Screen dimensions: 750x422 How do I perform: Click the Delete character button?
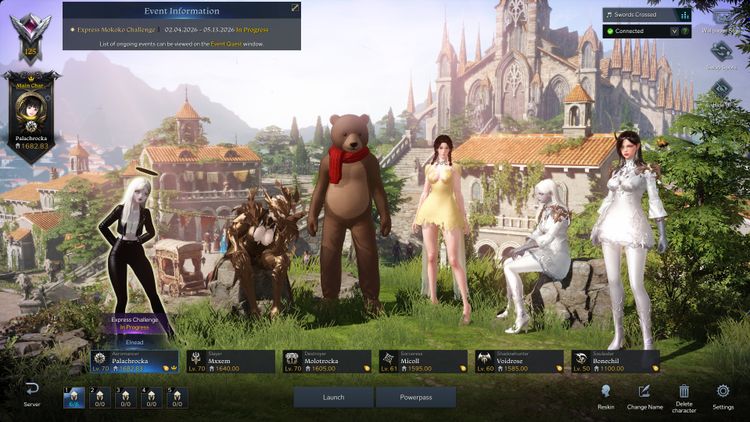pyautogui.click(x=684, y=395)
